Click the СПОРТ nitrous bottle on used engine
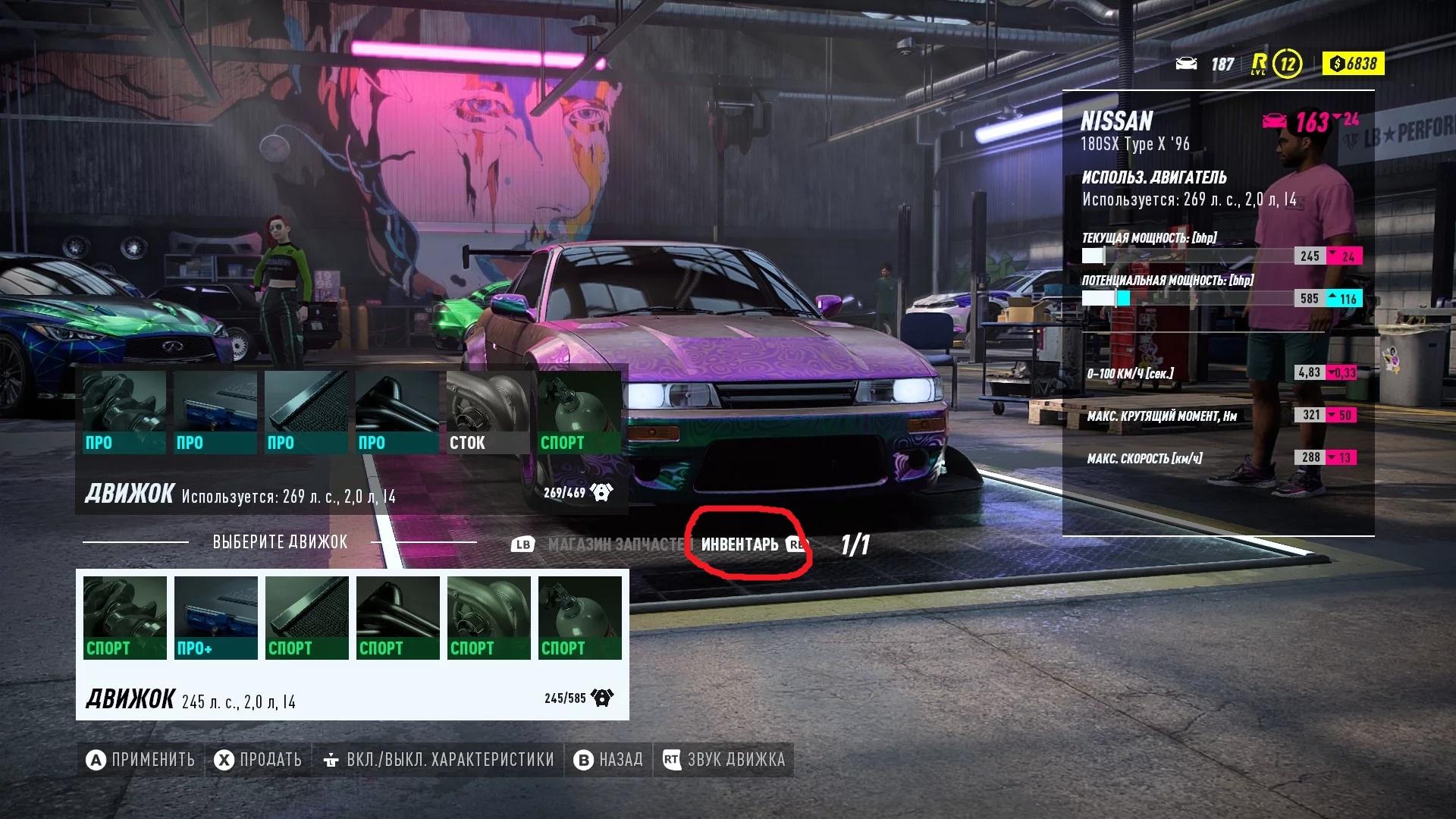This screenshot has width=1456, height=819. click(x=579, y=413)
